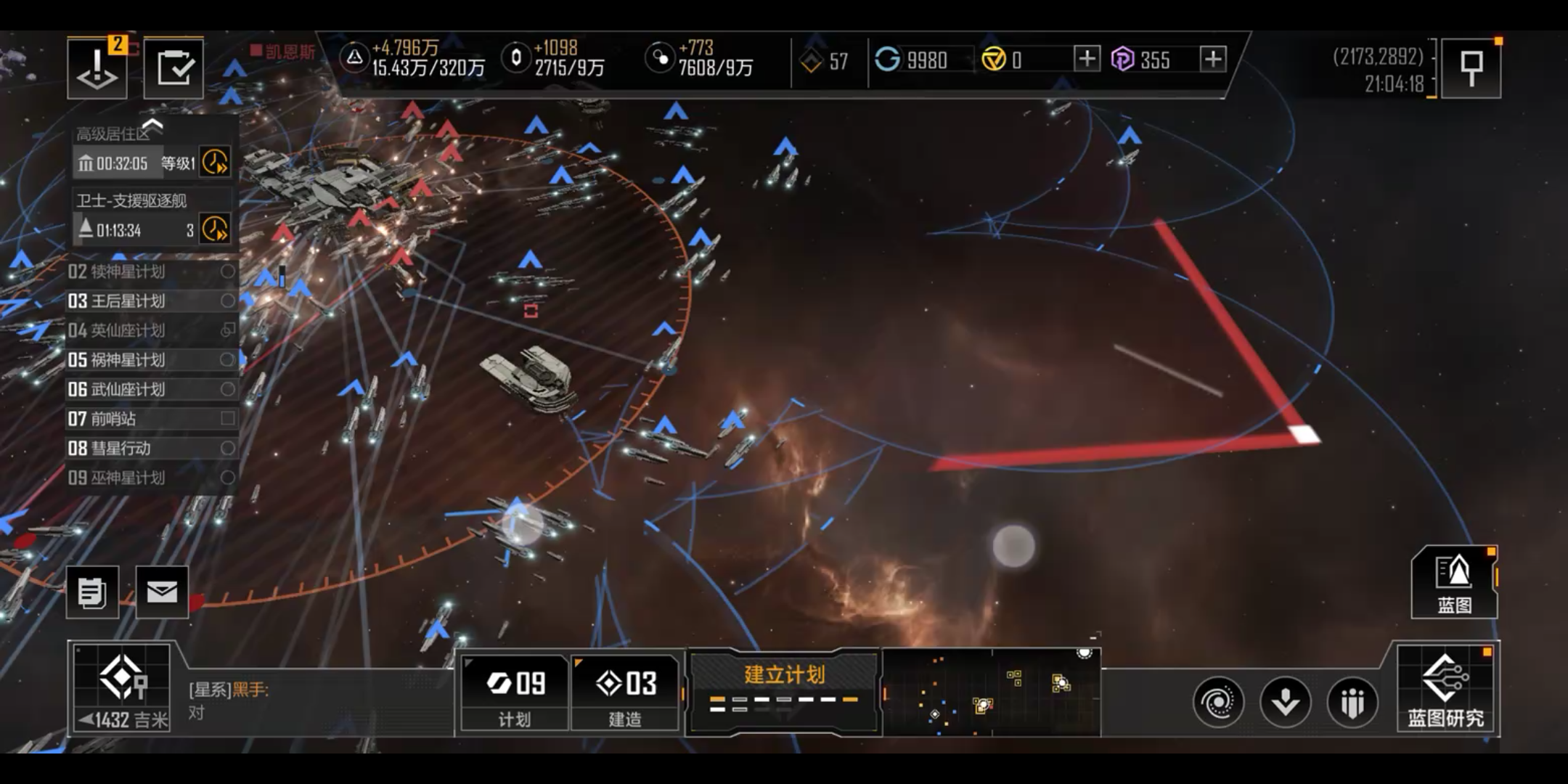This screenshot has width=1568, height=784.
Task: Open the clipboard notes icon
Action: (x=92, y=592)
